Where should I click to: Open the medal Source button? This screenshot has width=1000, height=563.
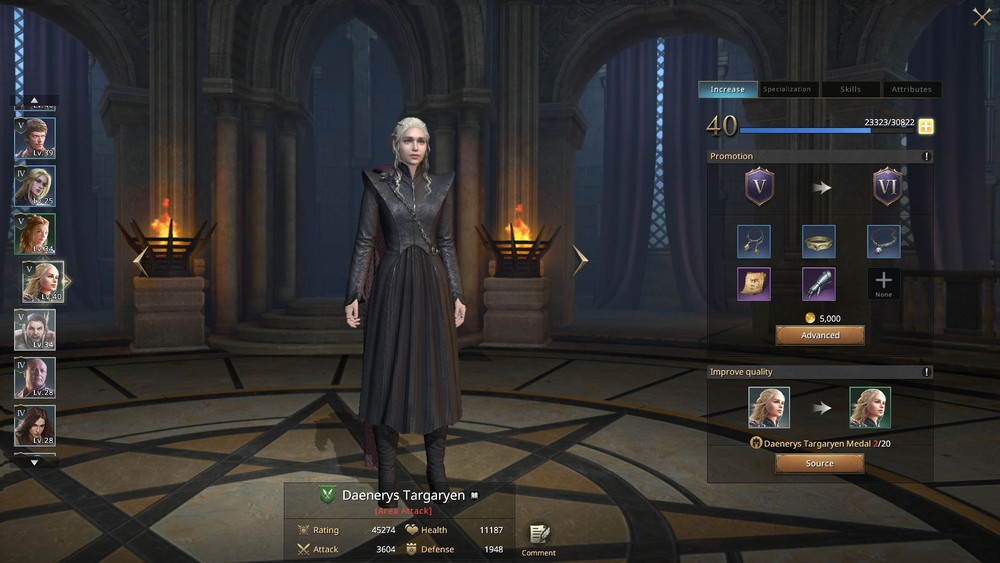(x=820, y=463)
